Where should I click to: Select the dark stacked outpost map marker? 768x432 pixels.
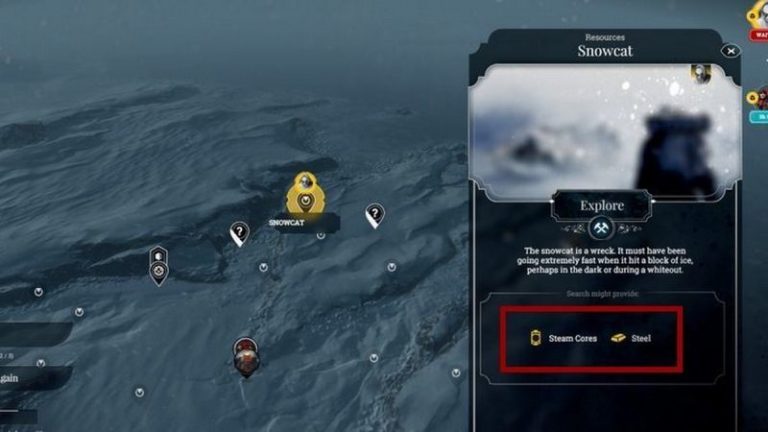click(x=158, y=265)
